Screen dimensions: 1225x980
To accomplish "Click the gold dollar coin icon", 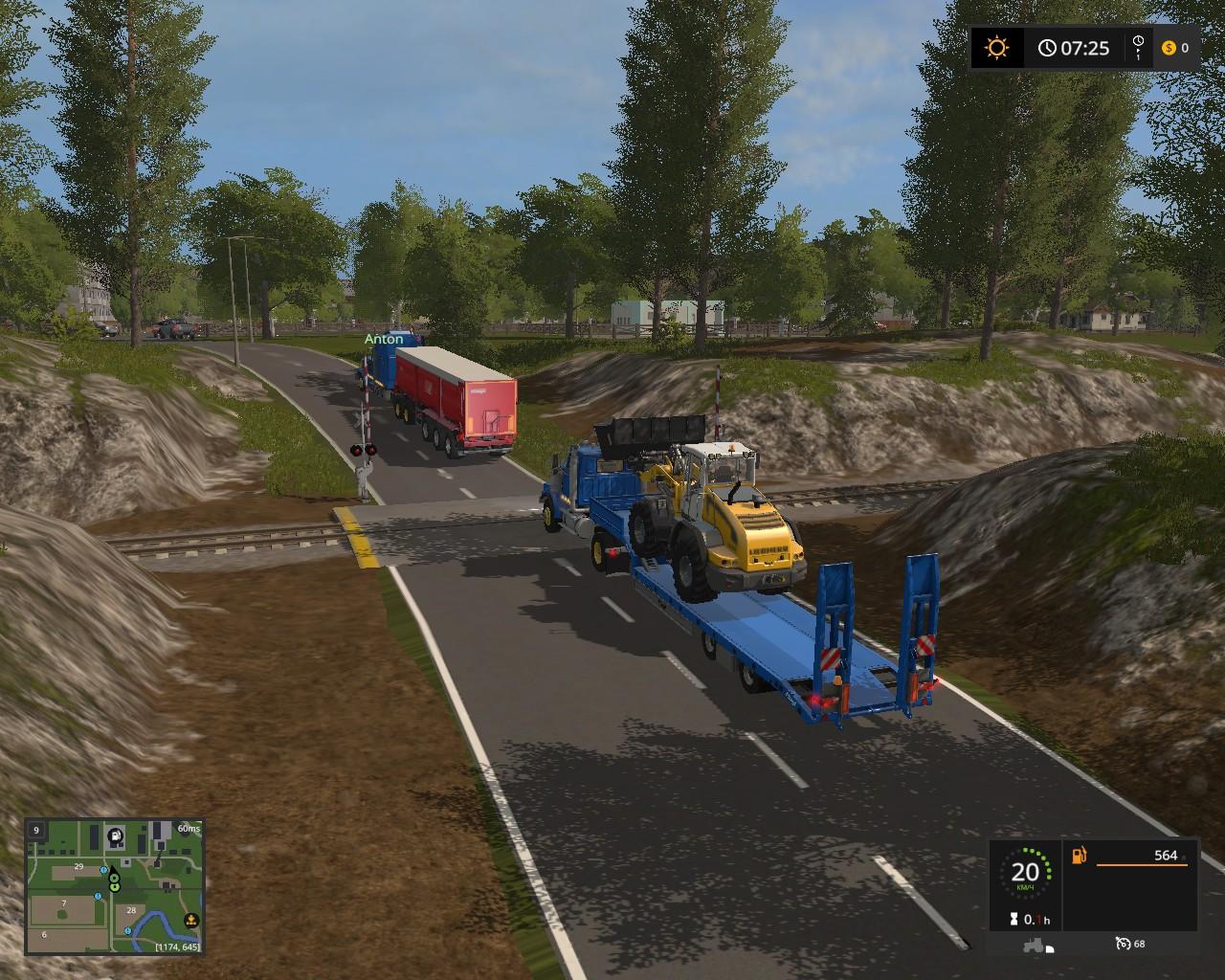I will (x=1169, y=48).
